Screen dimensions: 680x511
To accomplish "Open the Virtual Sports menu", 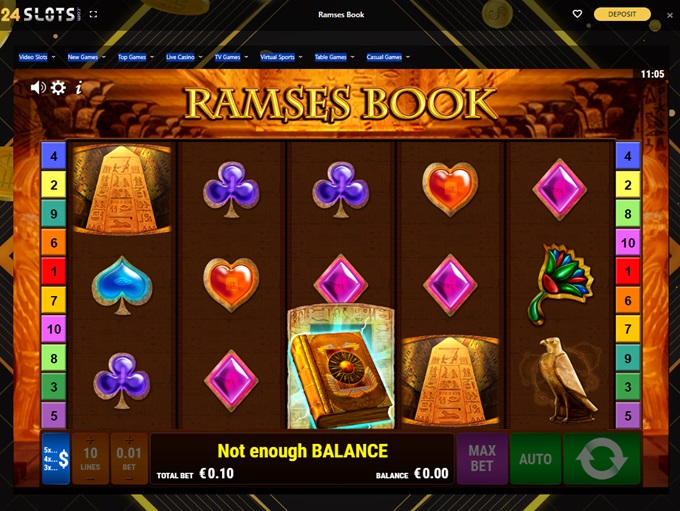I will [x=281, y=57].
